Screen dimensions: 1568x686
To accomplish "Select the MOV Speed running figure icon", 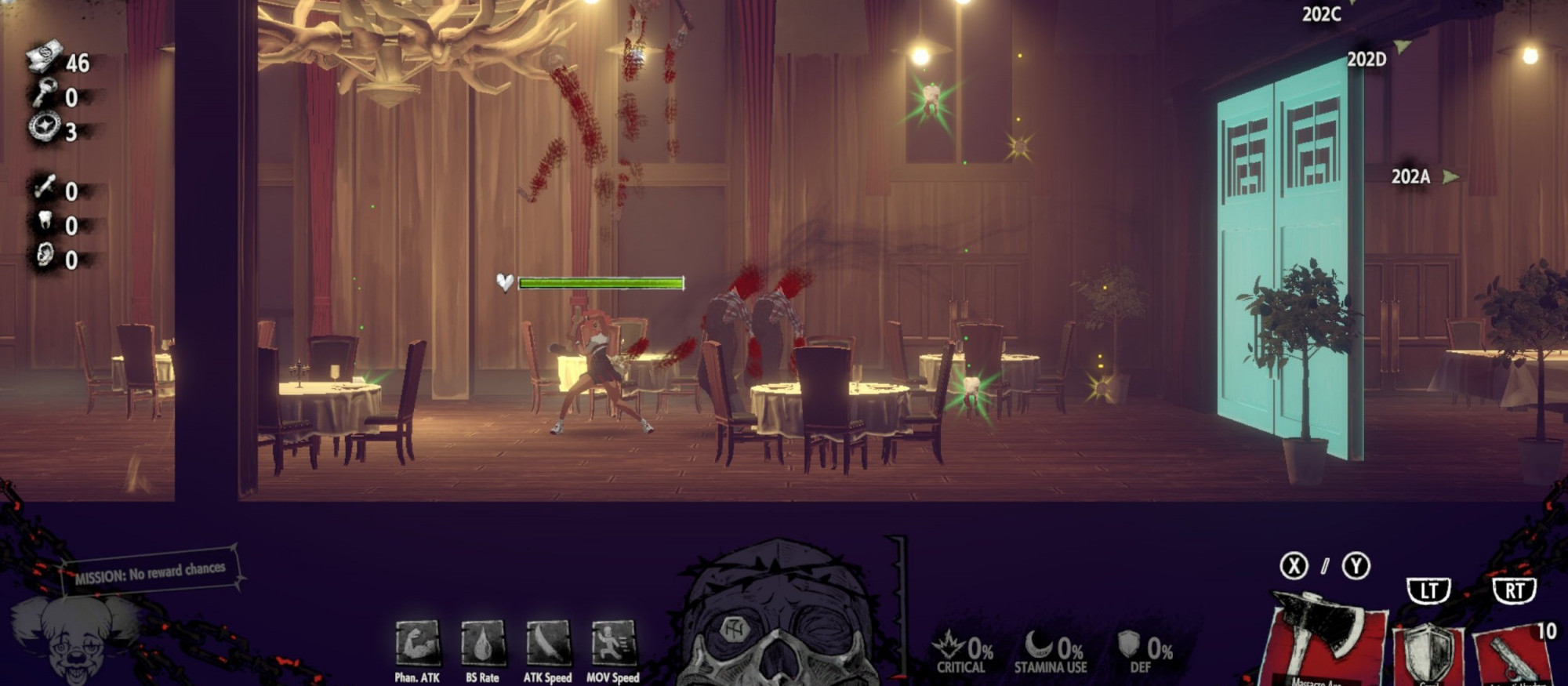I will 613,644.
